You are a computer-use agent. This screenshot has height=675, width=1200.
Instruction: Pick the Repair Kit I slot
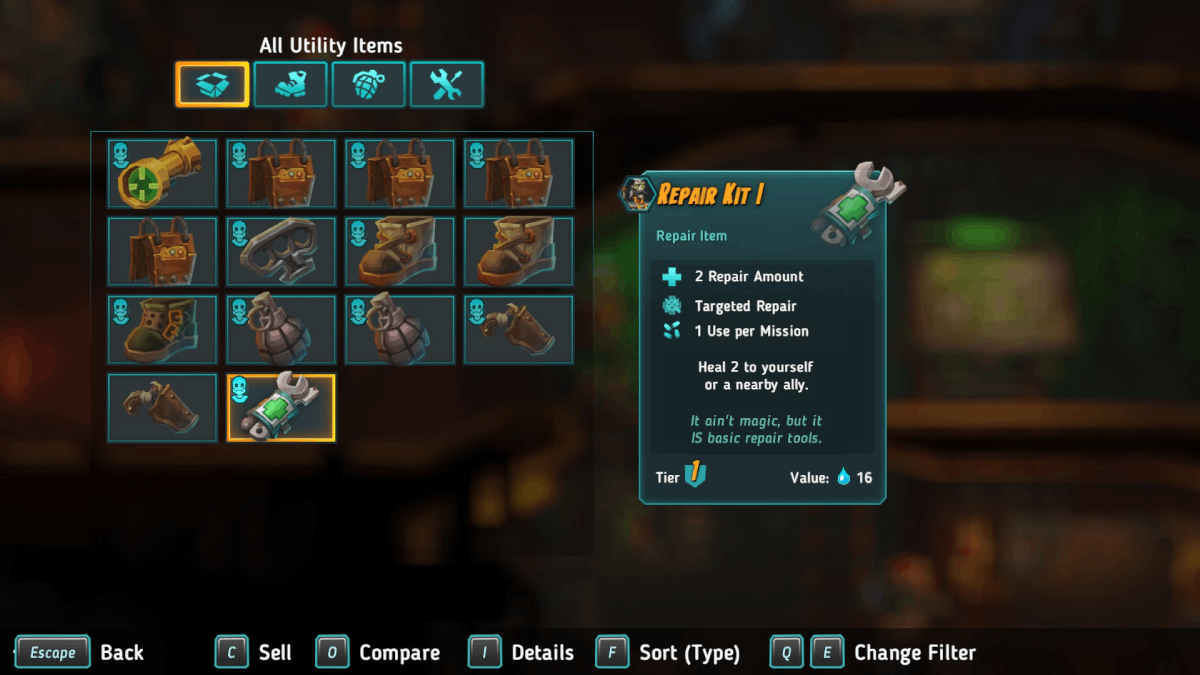(281, 407)
